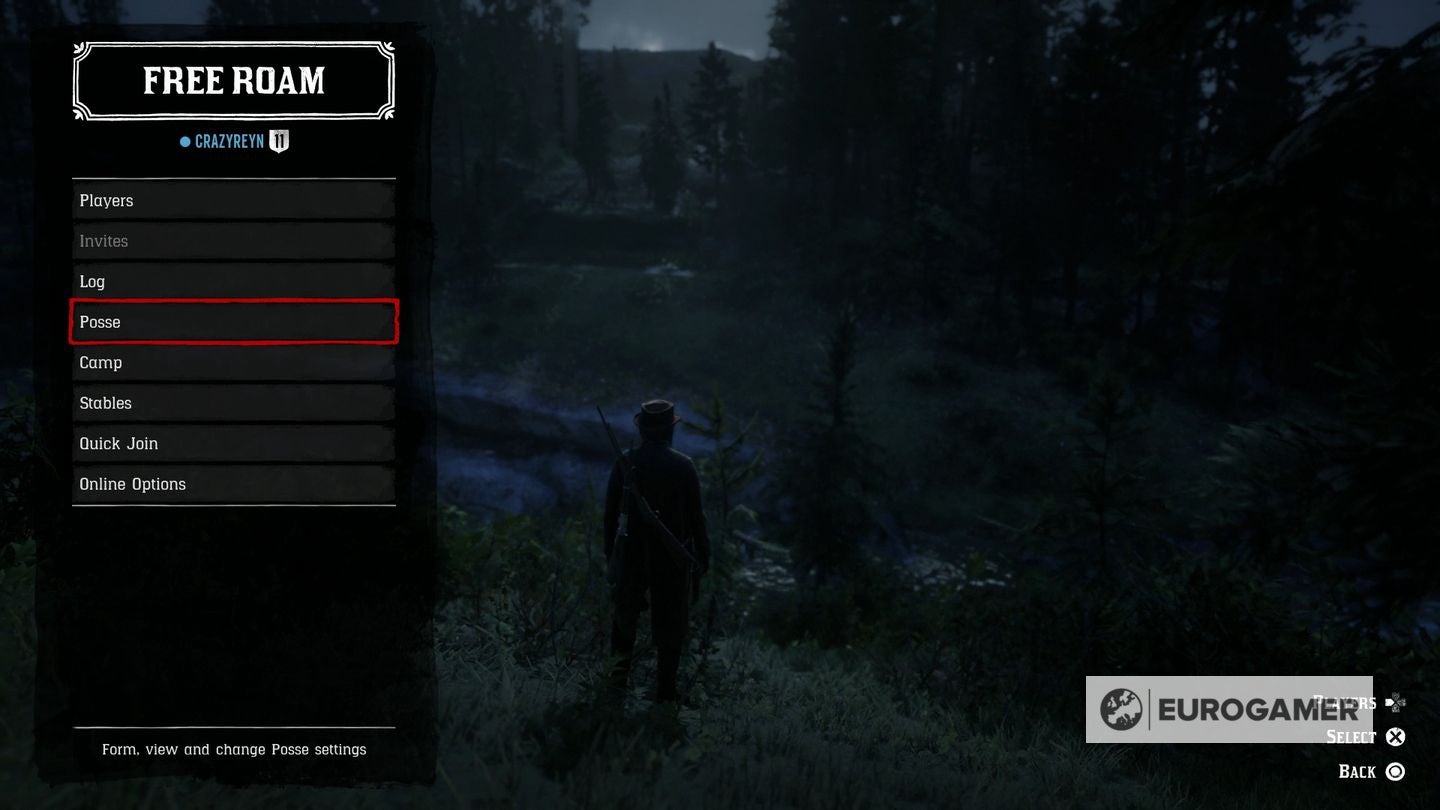
Task: Select Camp from the Free Roam menu
Action: coord(233,362)
